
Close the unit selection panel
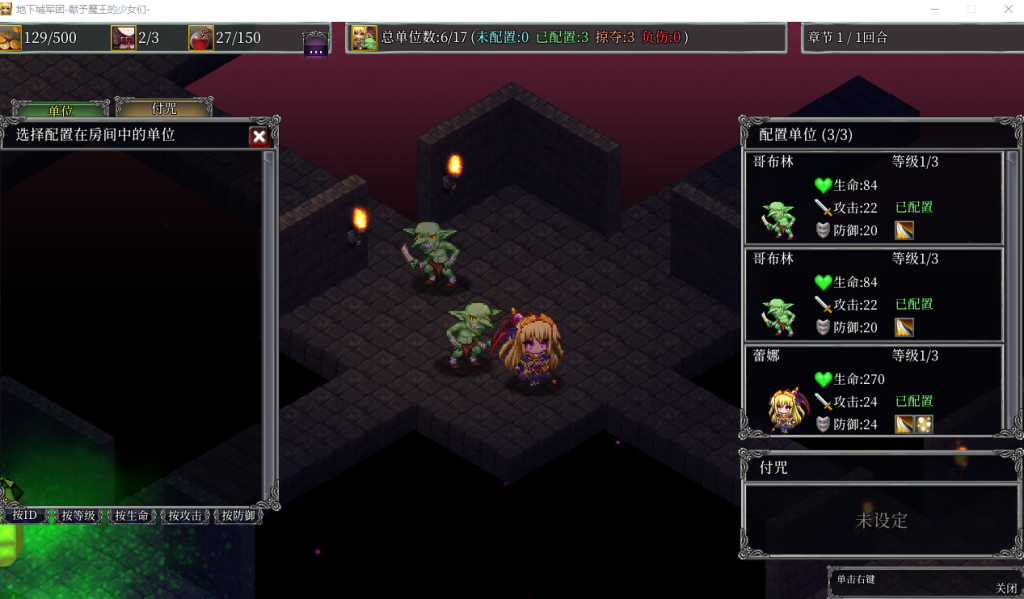(259, 137)
